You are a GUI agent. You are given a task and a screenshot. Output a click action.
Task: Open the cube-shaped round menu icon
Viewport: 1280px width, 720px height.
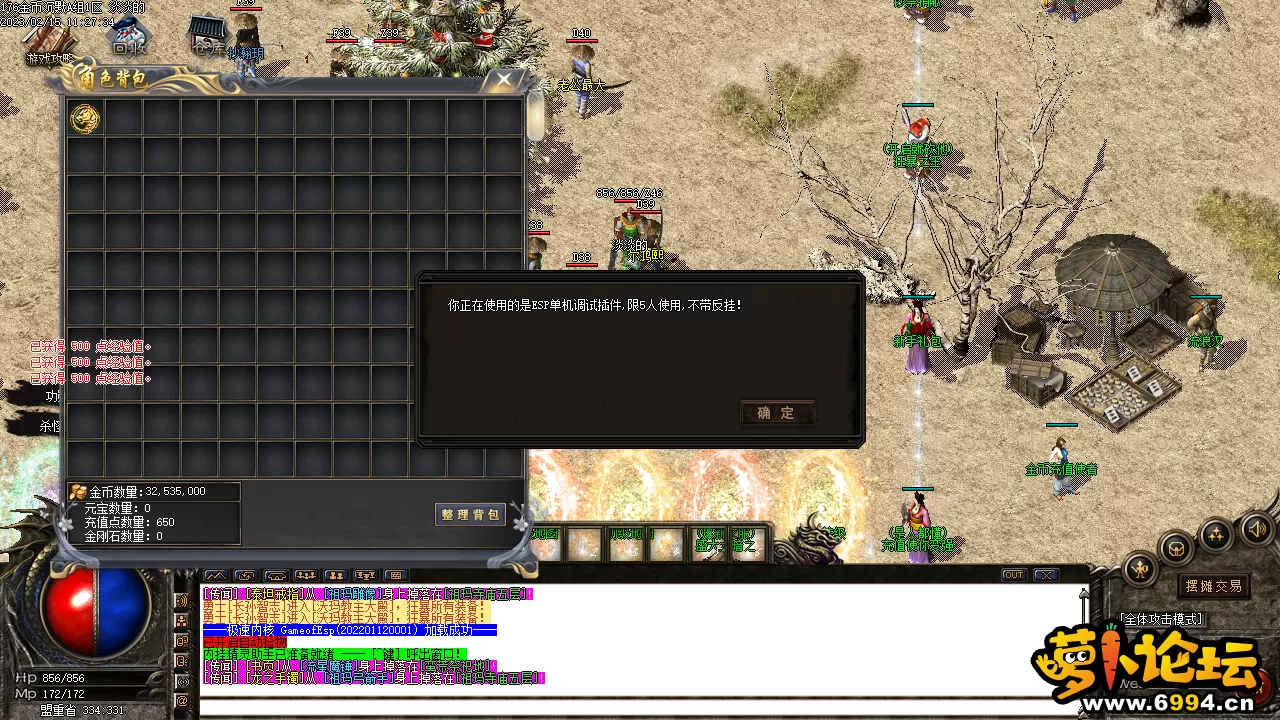[1176, 548]
